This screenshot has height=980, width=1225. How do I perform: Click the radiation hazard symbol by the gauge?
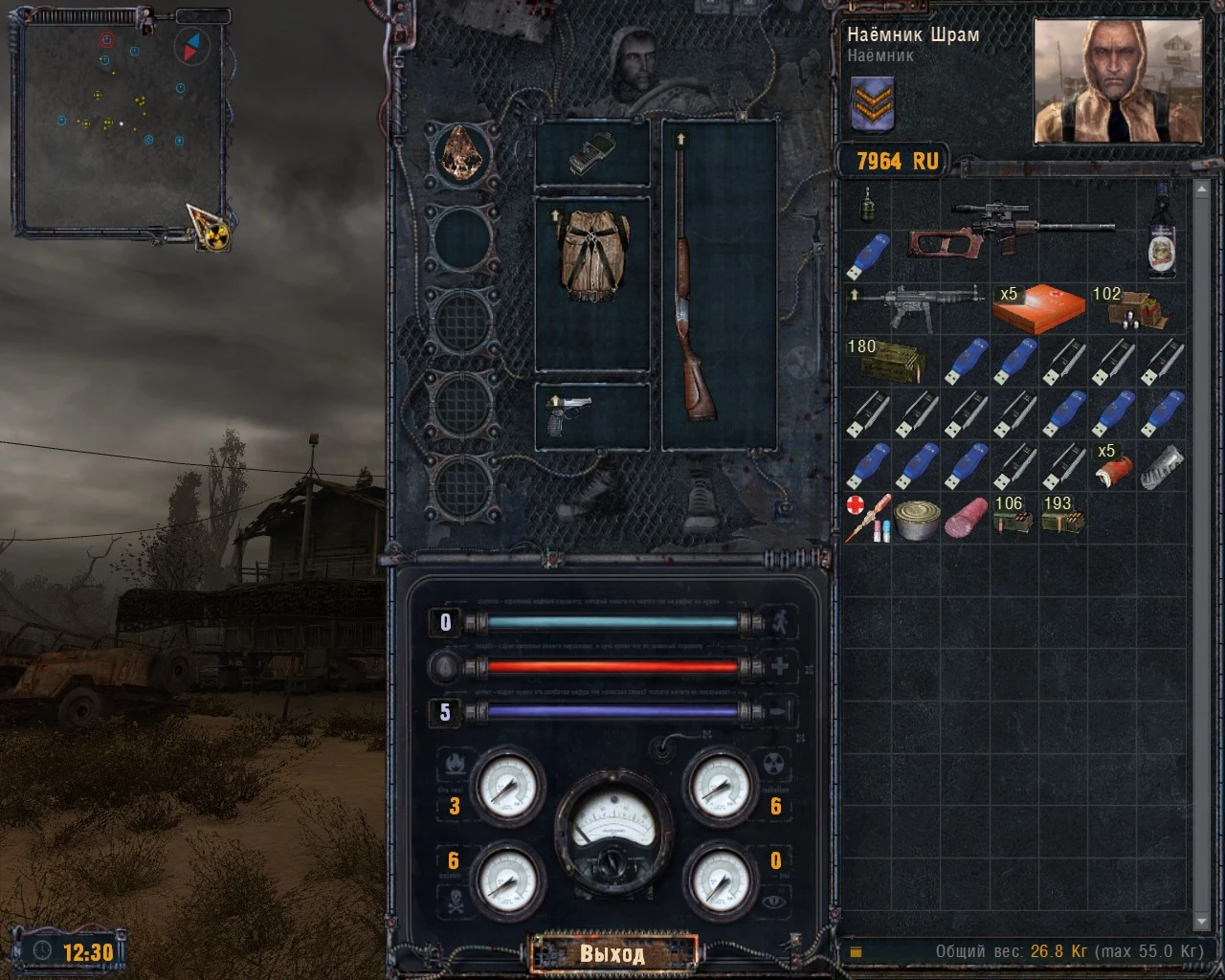point(775,763)
